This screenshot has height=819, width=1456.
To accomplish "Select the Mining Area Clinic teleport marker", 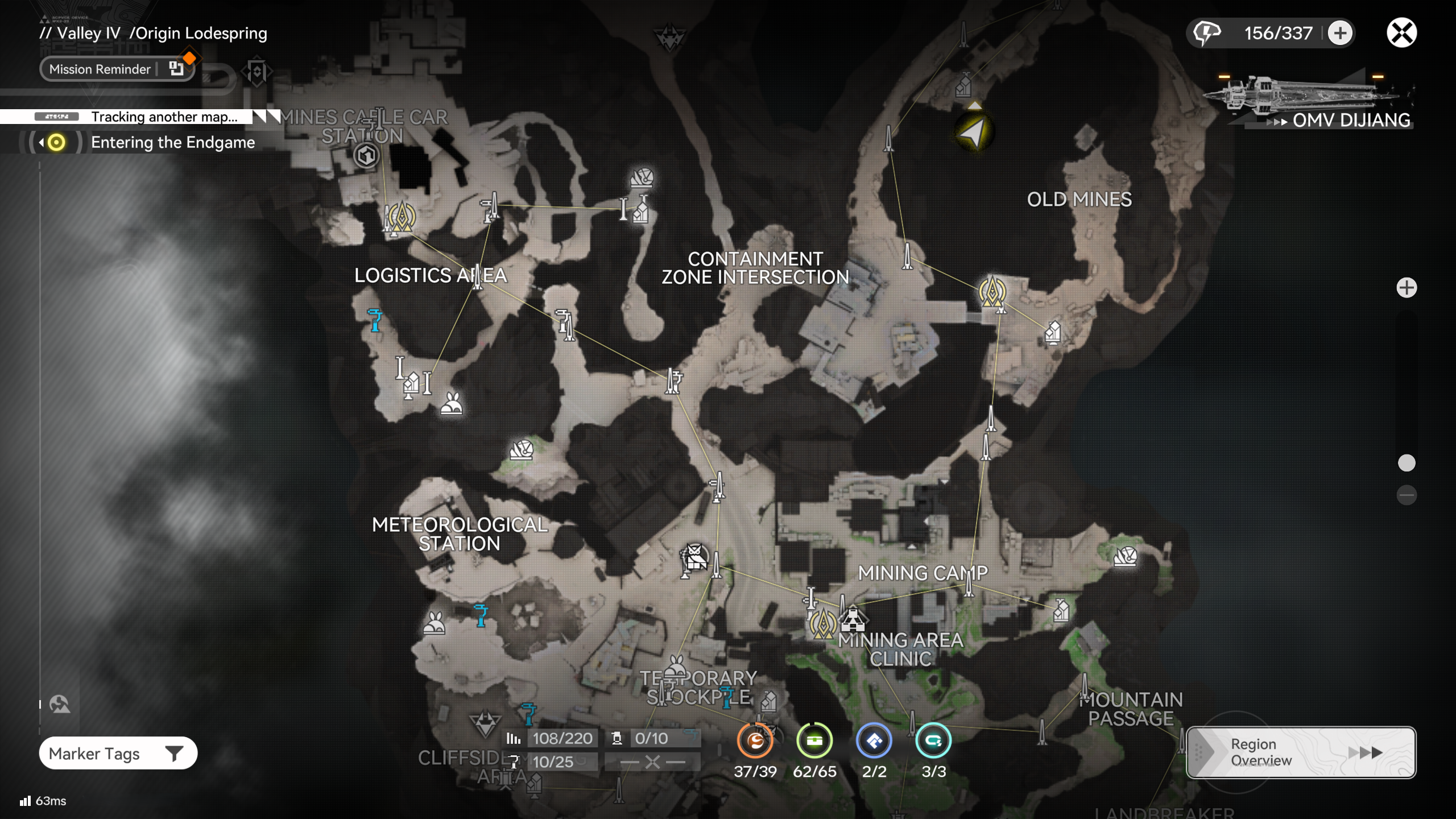I will click(x=822, y=623).
